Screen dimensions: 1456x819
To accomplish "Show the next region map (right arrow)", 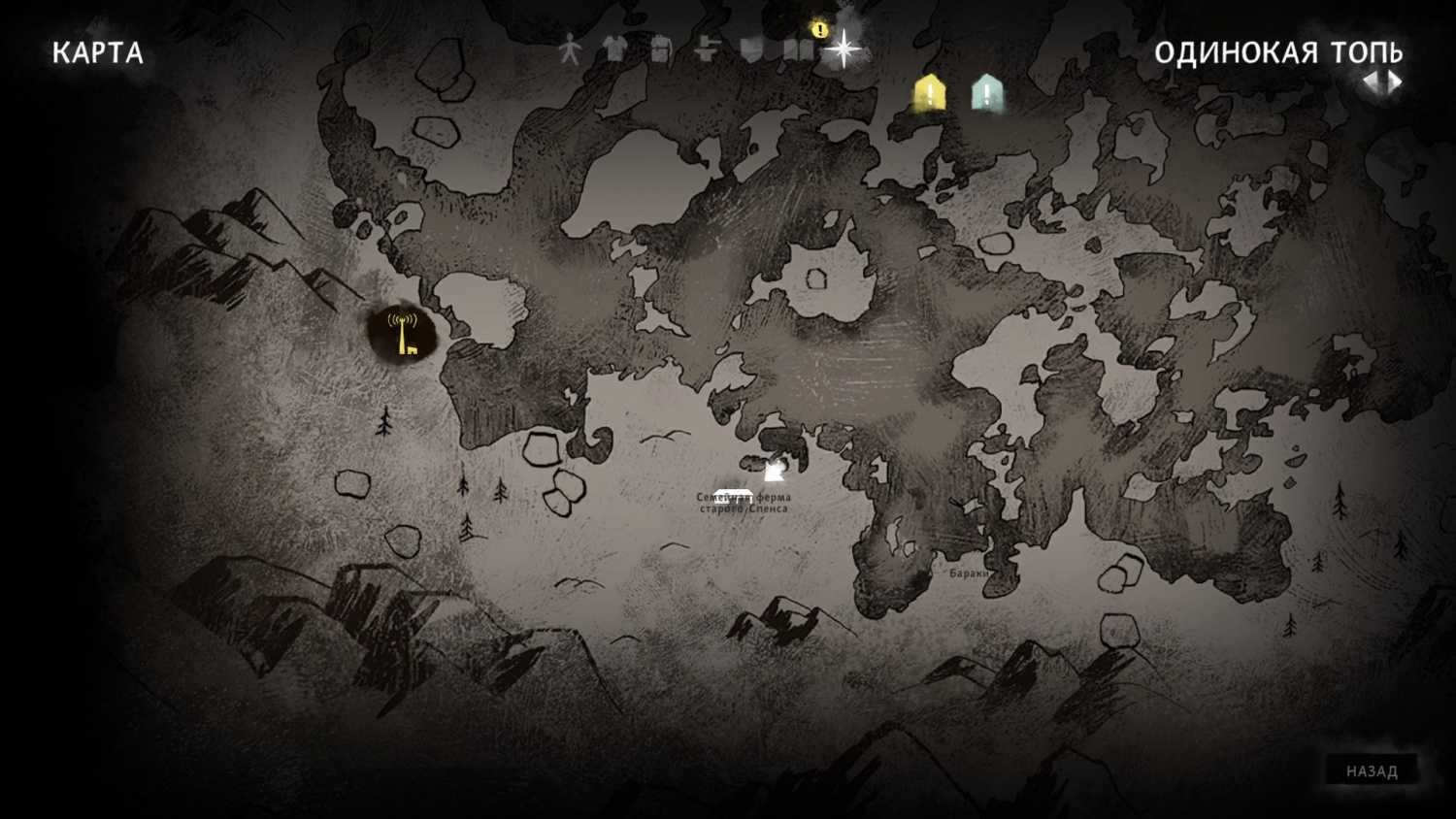I will tap(1395, 82).
